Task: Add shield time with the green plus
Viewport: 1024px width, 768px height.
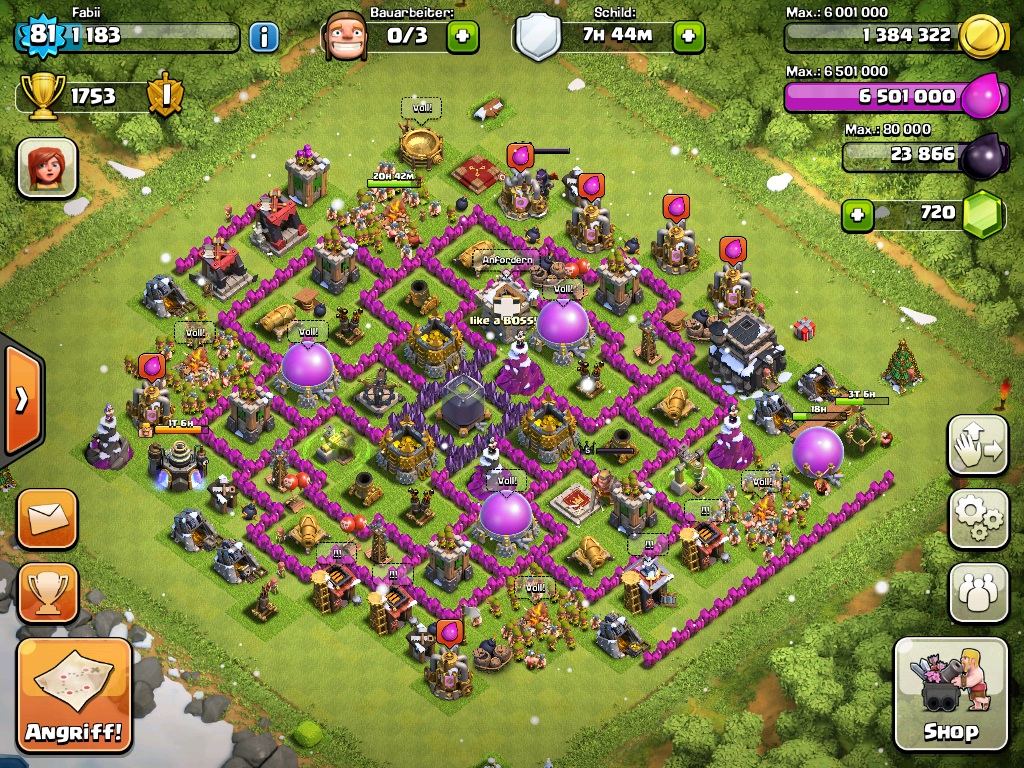Action: (688, 37)
